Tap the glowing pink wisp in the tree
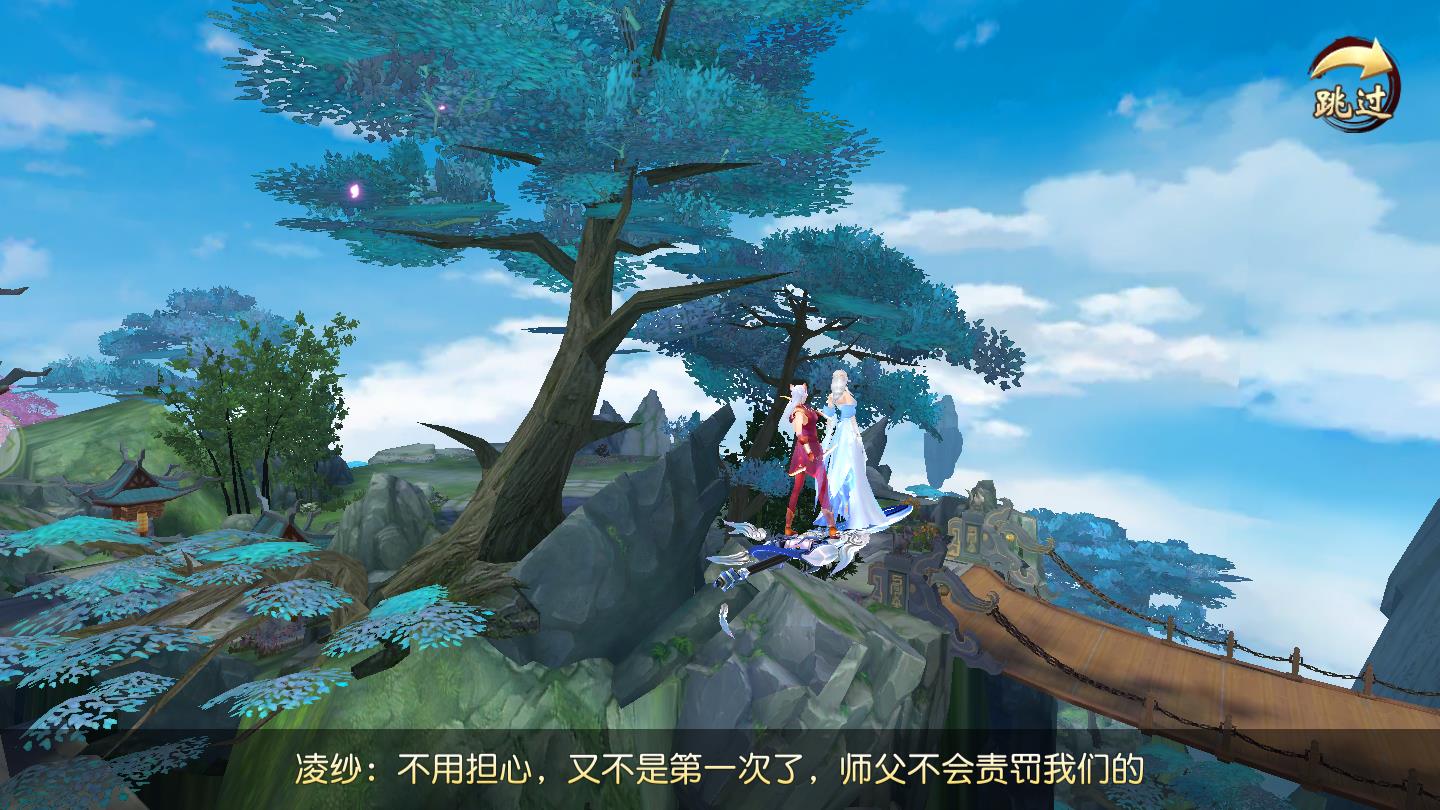Image resolution: width=1440 pixels, height=810 pixels. (352, 189)
